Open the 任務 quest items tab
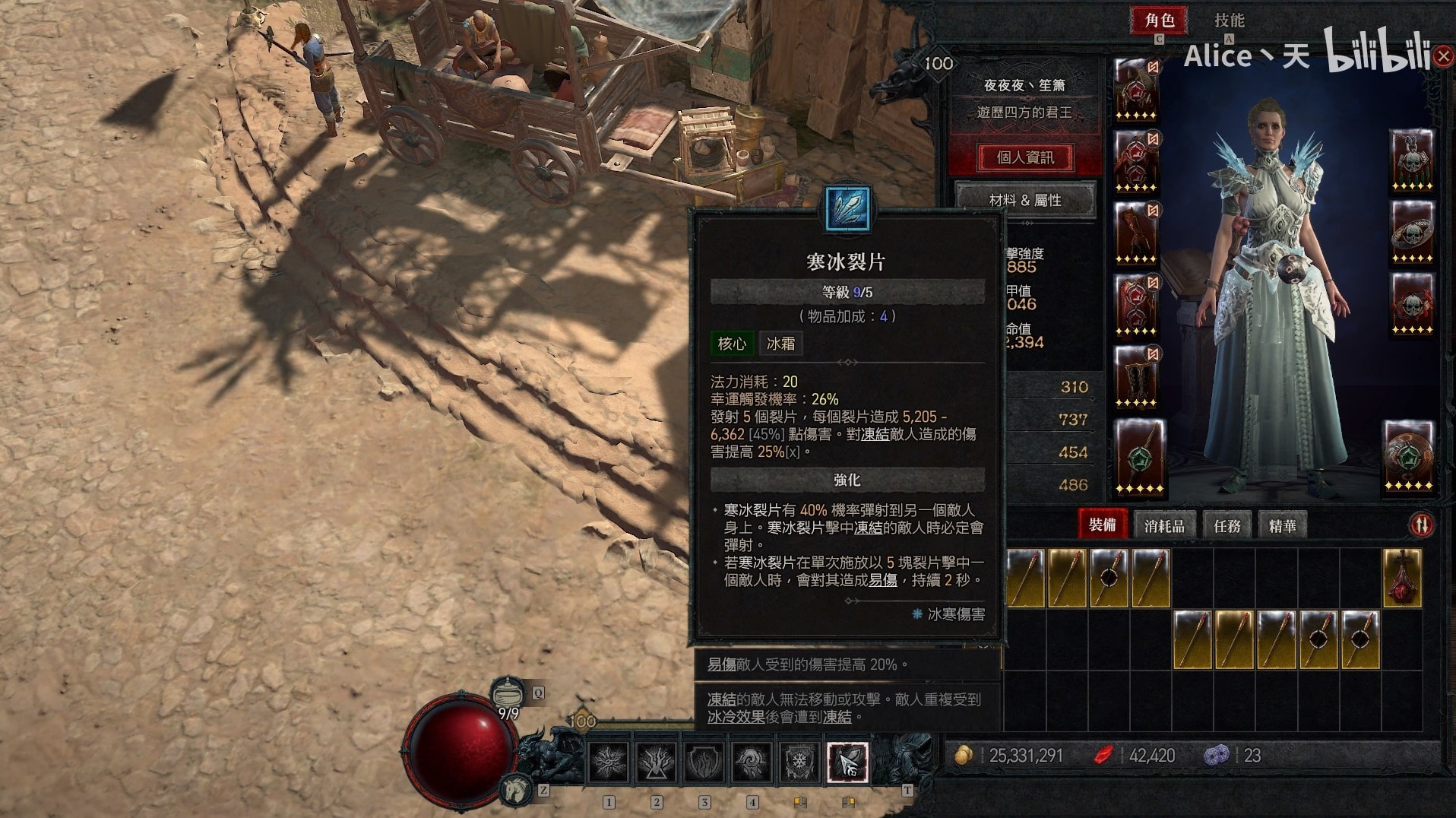The image size is (1456, 818). coord(1227,525)
